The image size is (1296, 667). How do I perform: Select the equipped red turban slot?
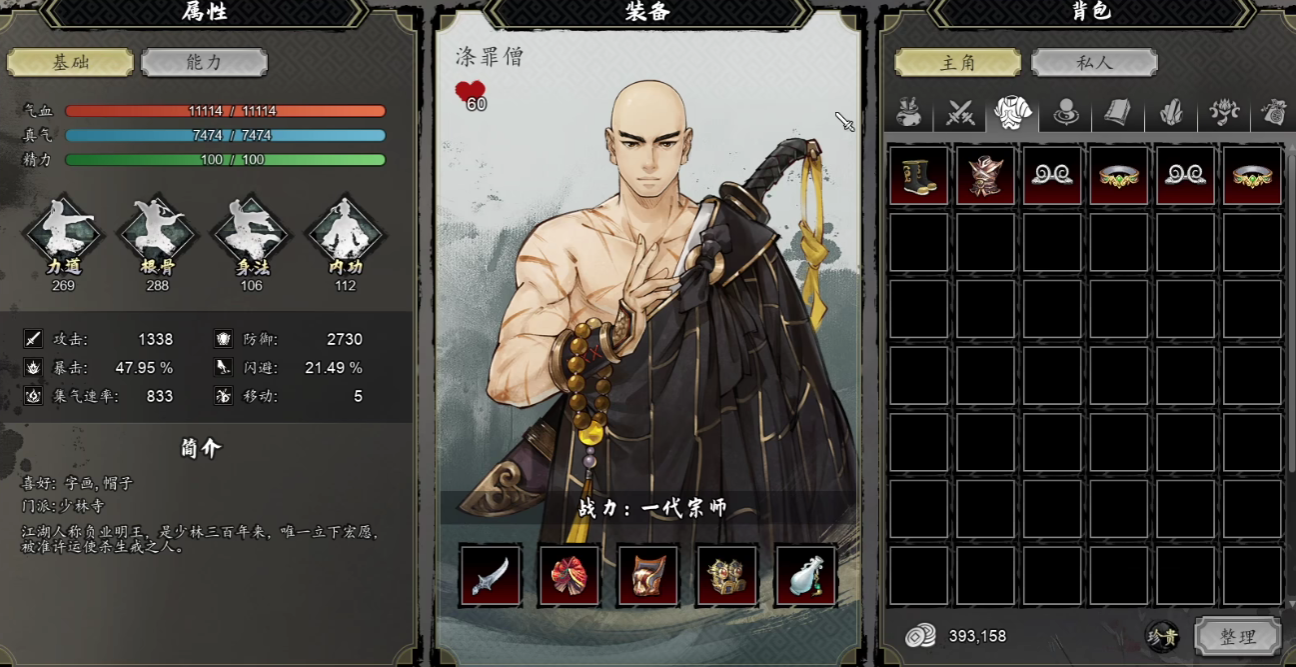569,575
